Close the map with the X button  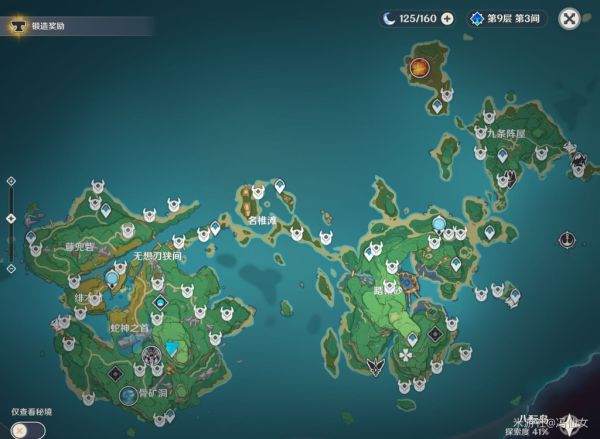tap(569, 18)
